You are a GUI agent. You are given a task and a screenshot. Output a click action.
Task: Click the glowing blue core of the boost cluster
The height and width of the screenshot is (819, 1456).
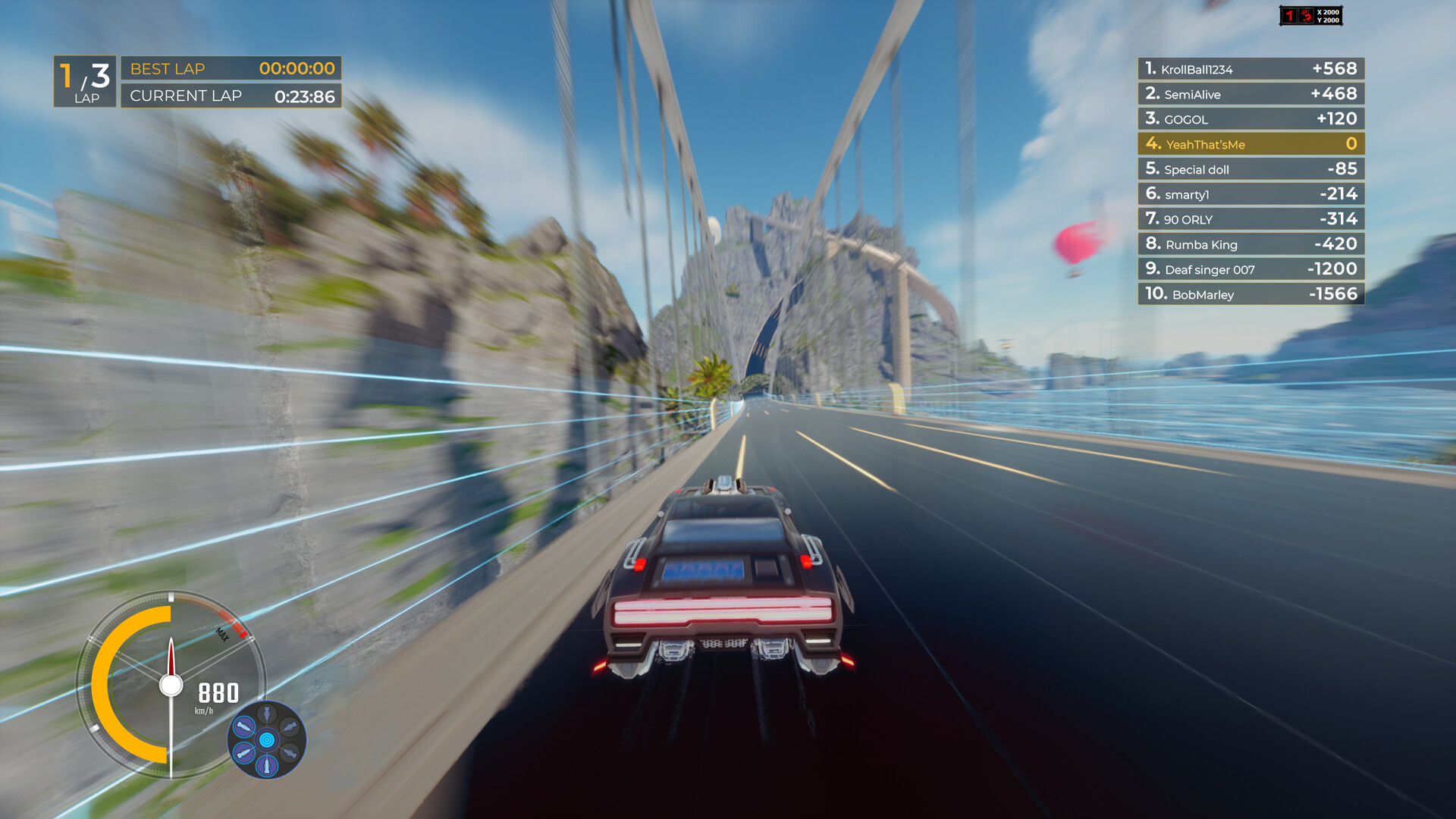tap(267, 739)
